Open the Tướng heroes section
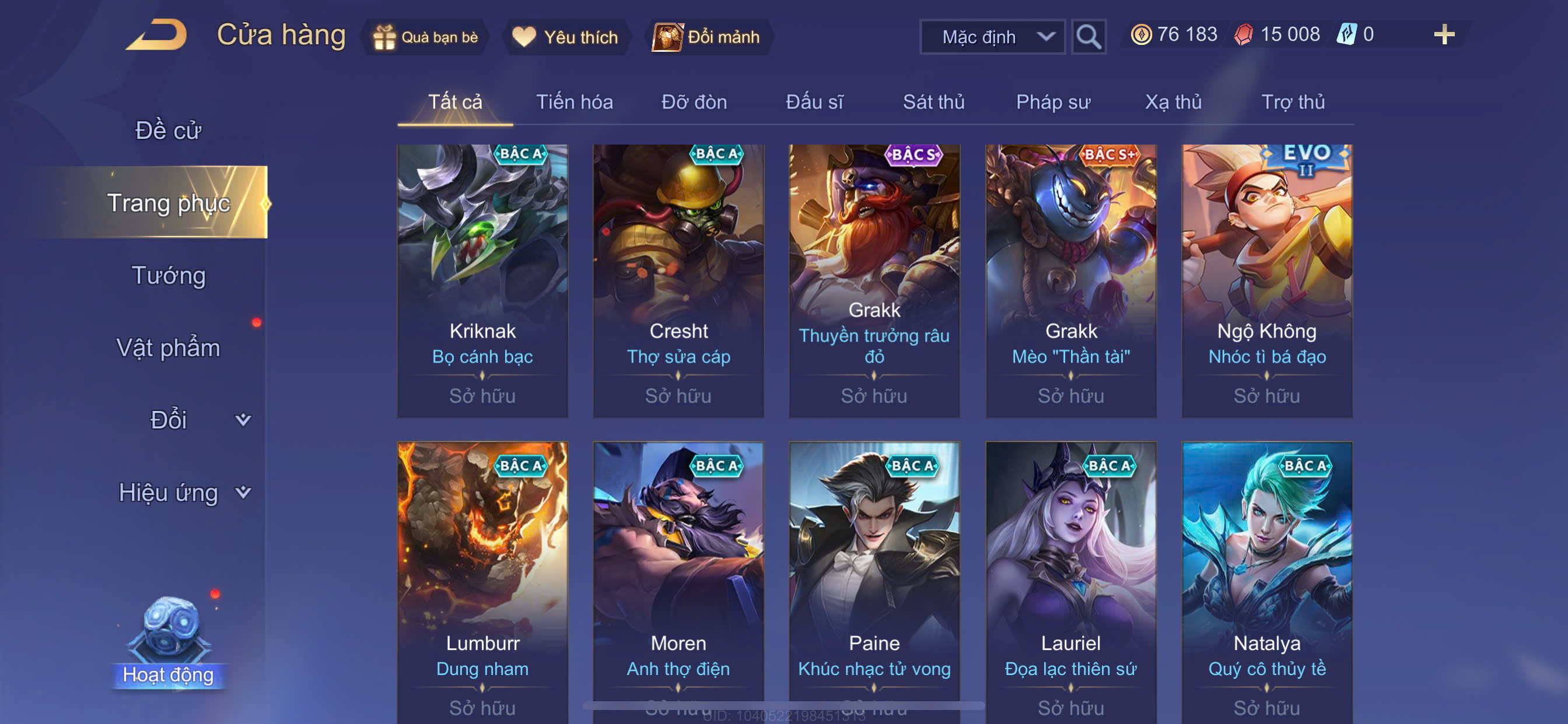 click(168, 275)
